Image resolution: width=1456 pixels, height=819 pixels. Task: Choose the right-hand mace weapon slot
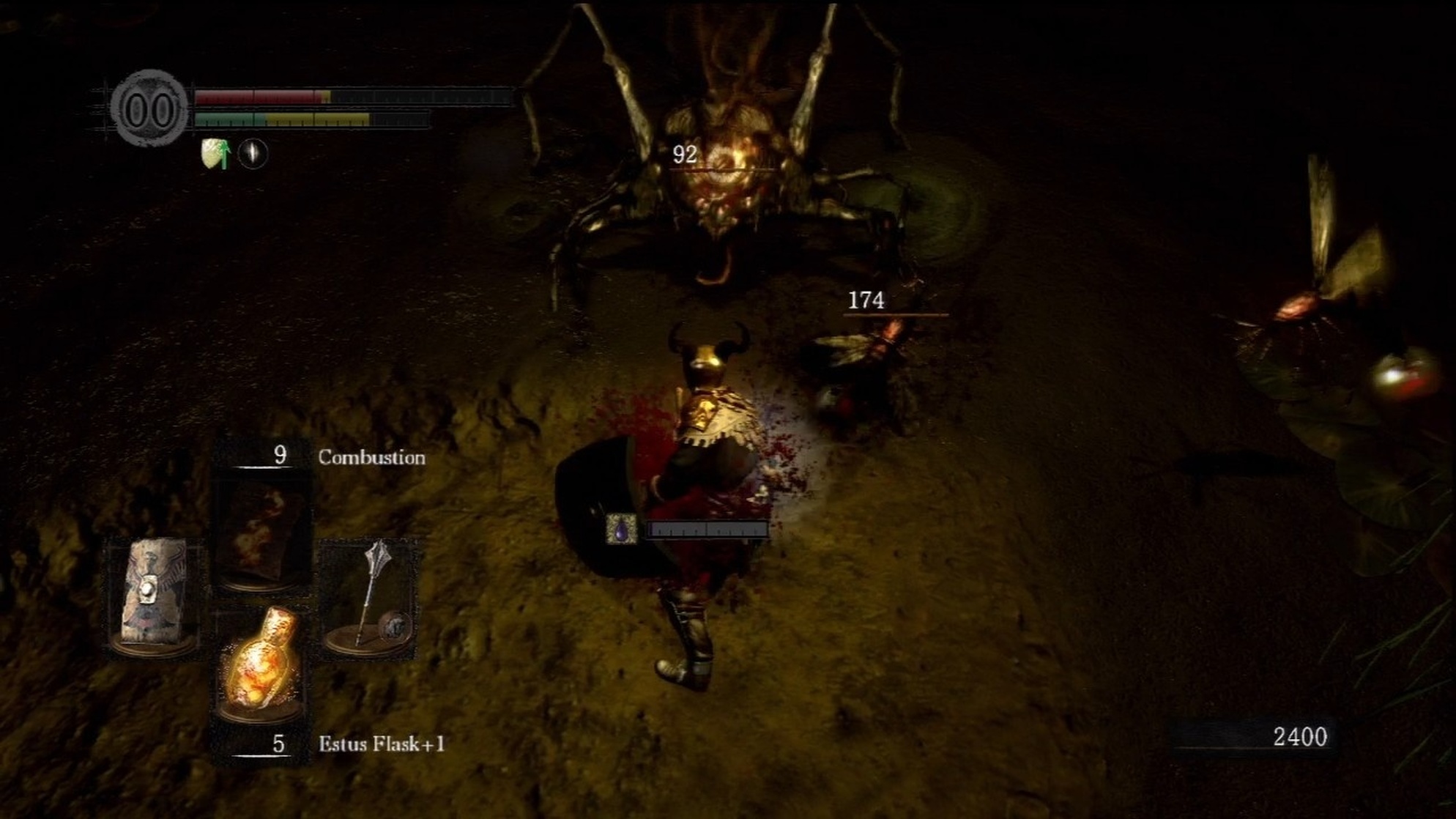point(371,595)
